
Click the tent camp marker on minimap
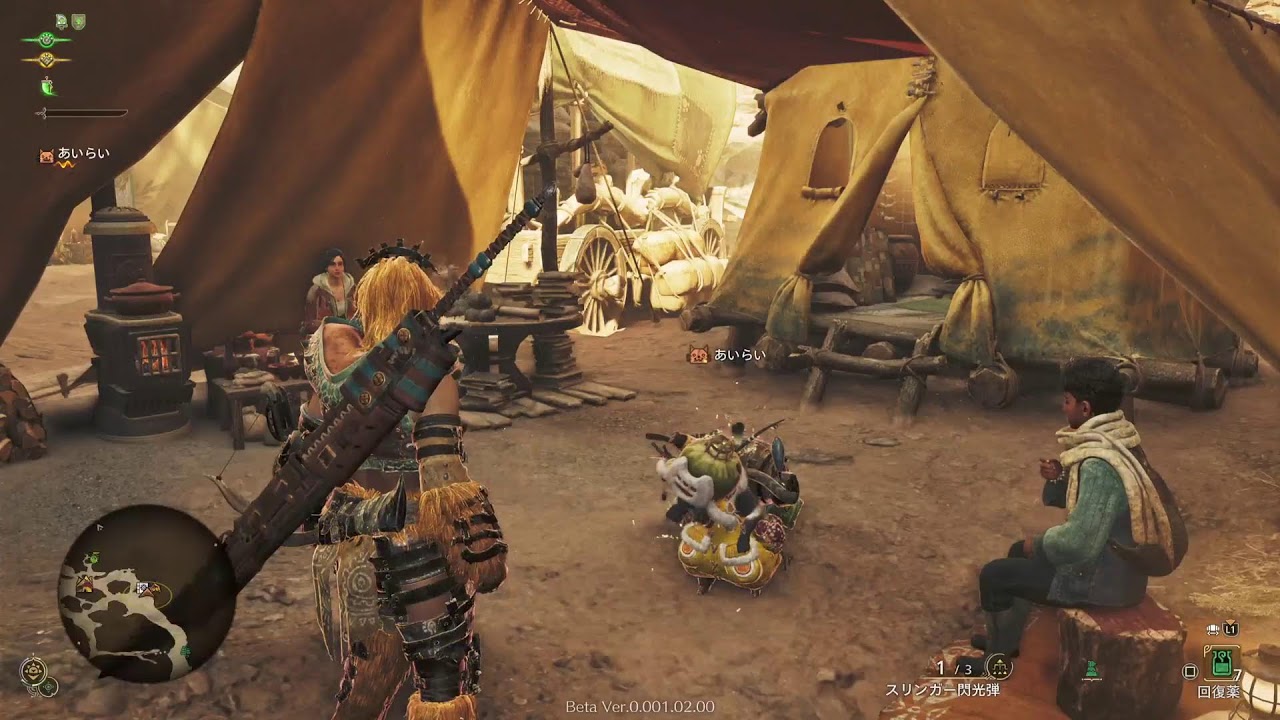click(x=85, y=583)
